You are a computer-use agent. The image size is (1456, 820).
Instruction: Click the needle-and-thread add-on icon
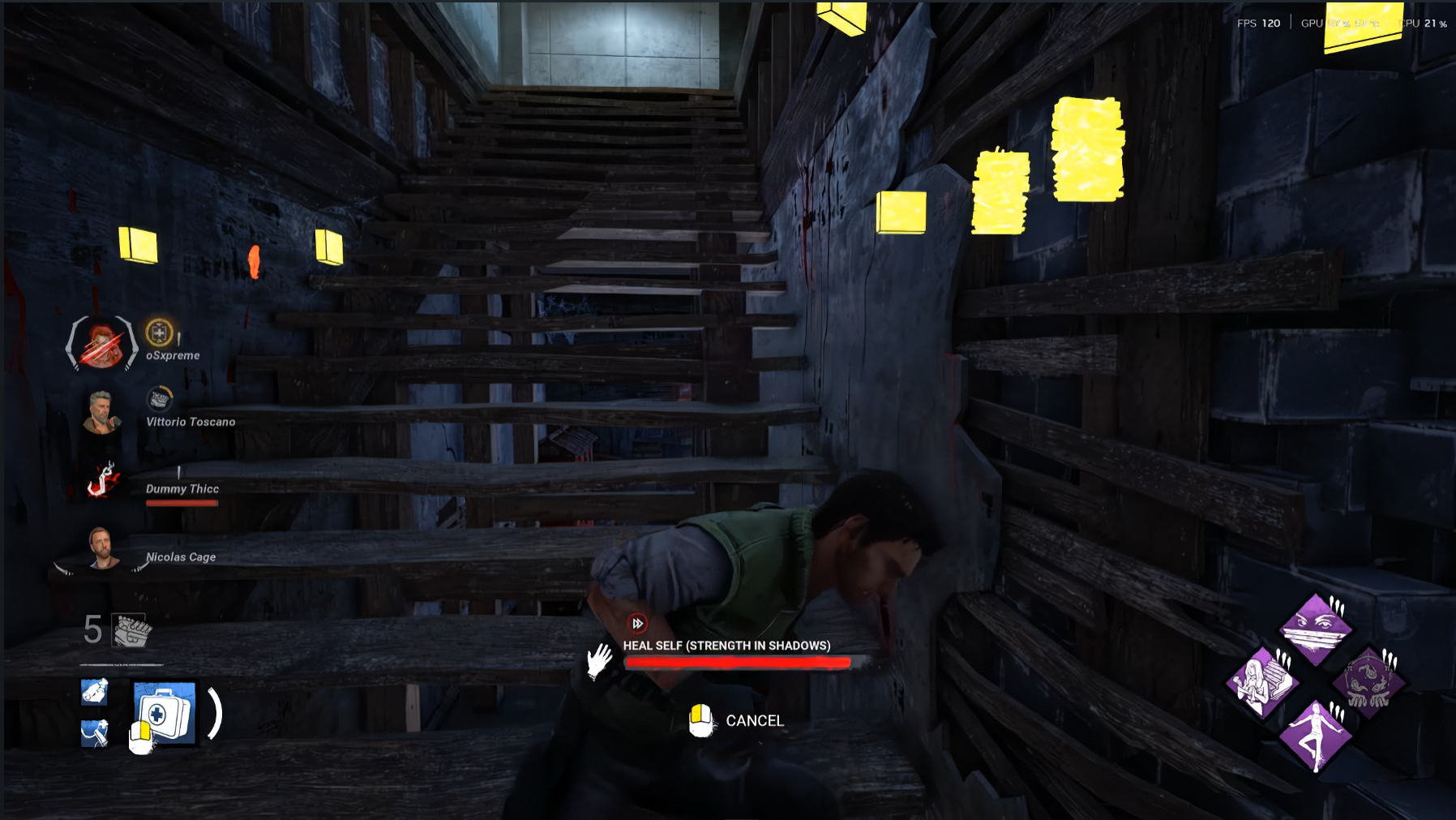point(95,735)
